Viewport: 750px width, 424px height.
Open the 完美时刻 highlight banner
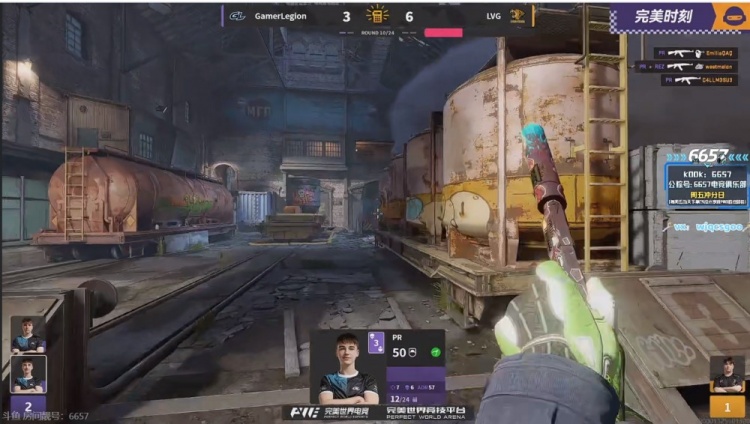coord(665,17)
